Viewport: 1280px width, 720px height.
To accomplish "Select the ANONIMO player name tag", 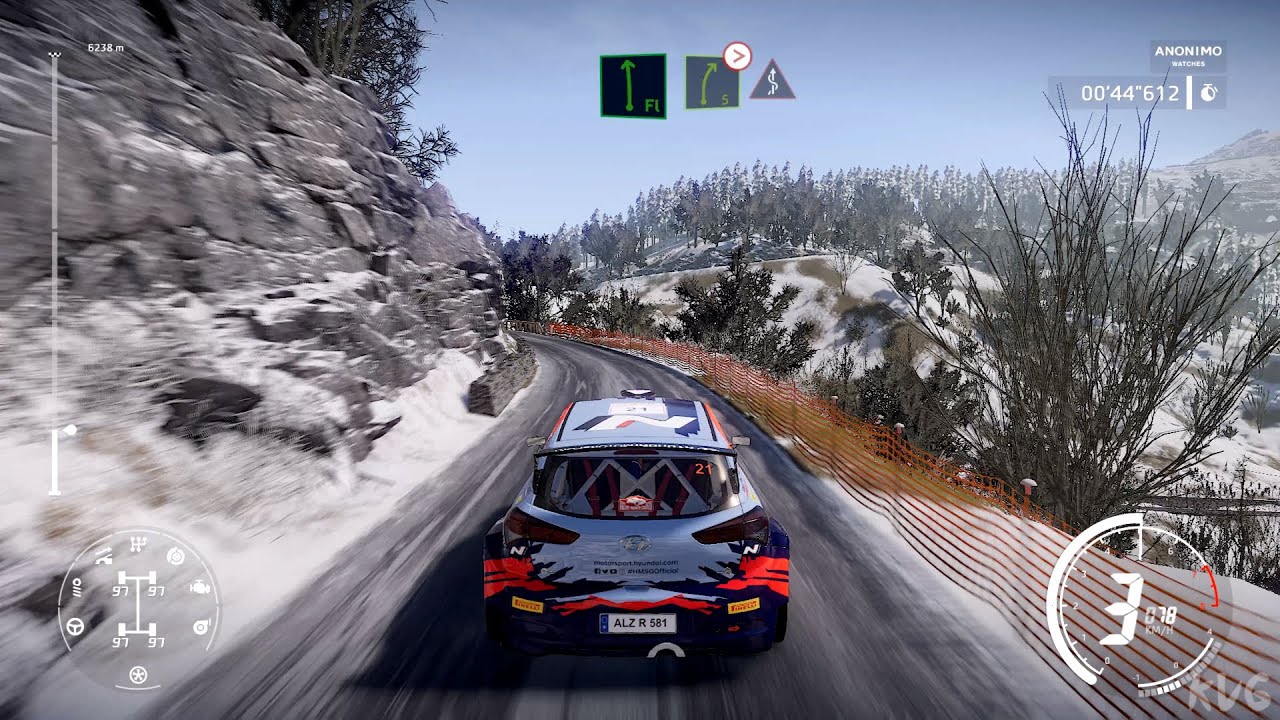I will tap(1187, 56).
